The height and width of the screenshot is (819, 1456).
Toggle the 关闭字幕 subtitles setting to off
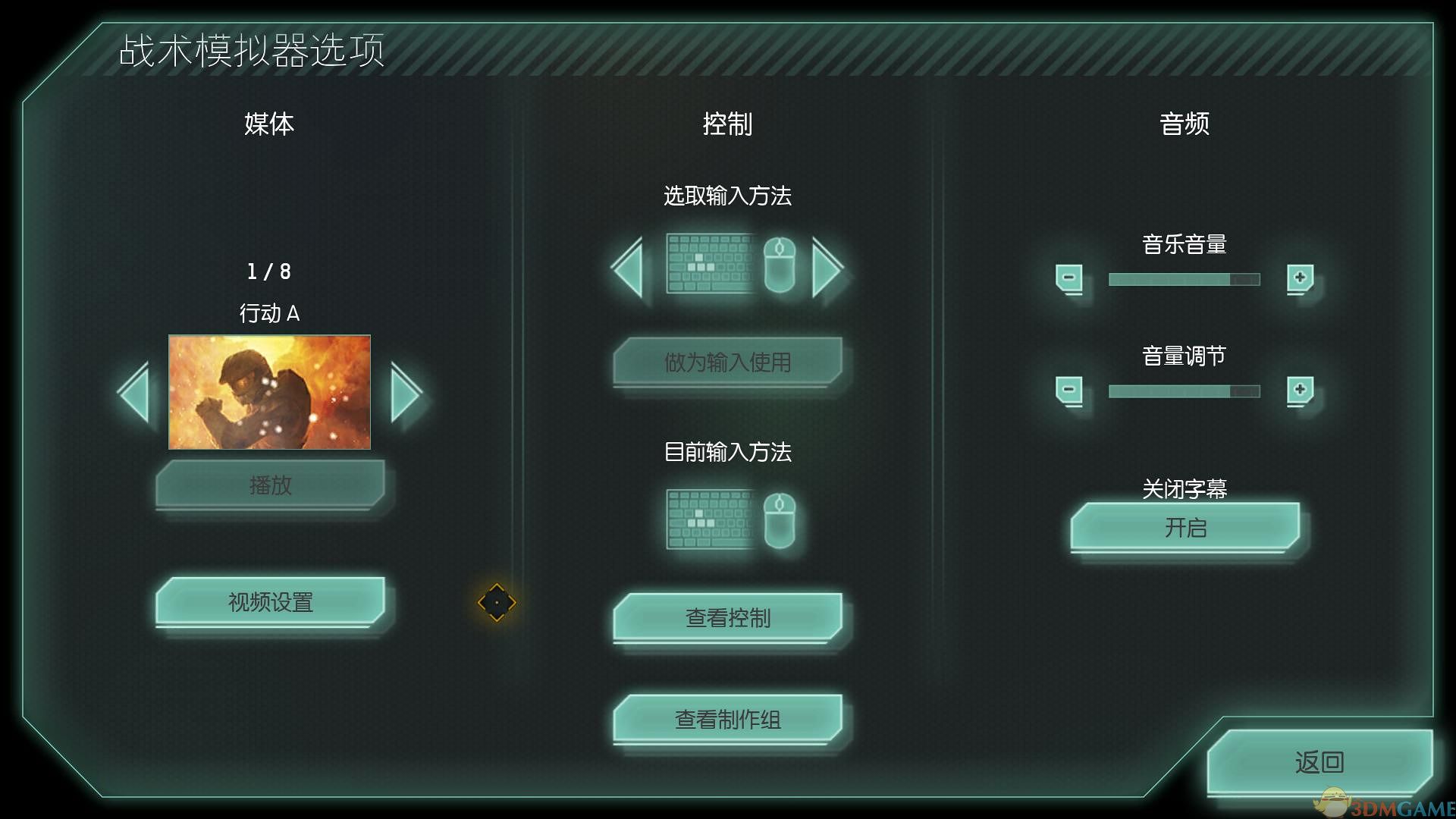[1185, 529]
